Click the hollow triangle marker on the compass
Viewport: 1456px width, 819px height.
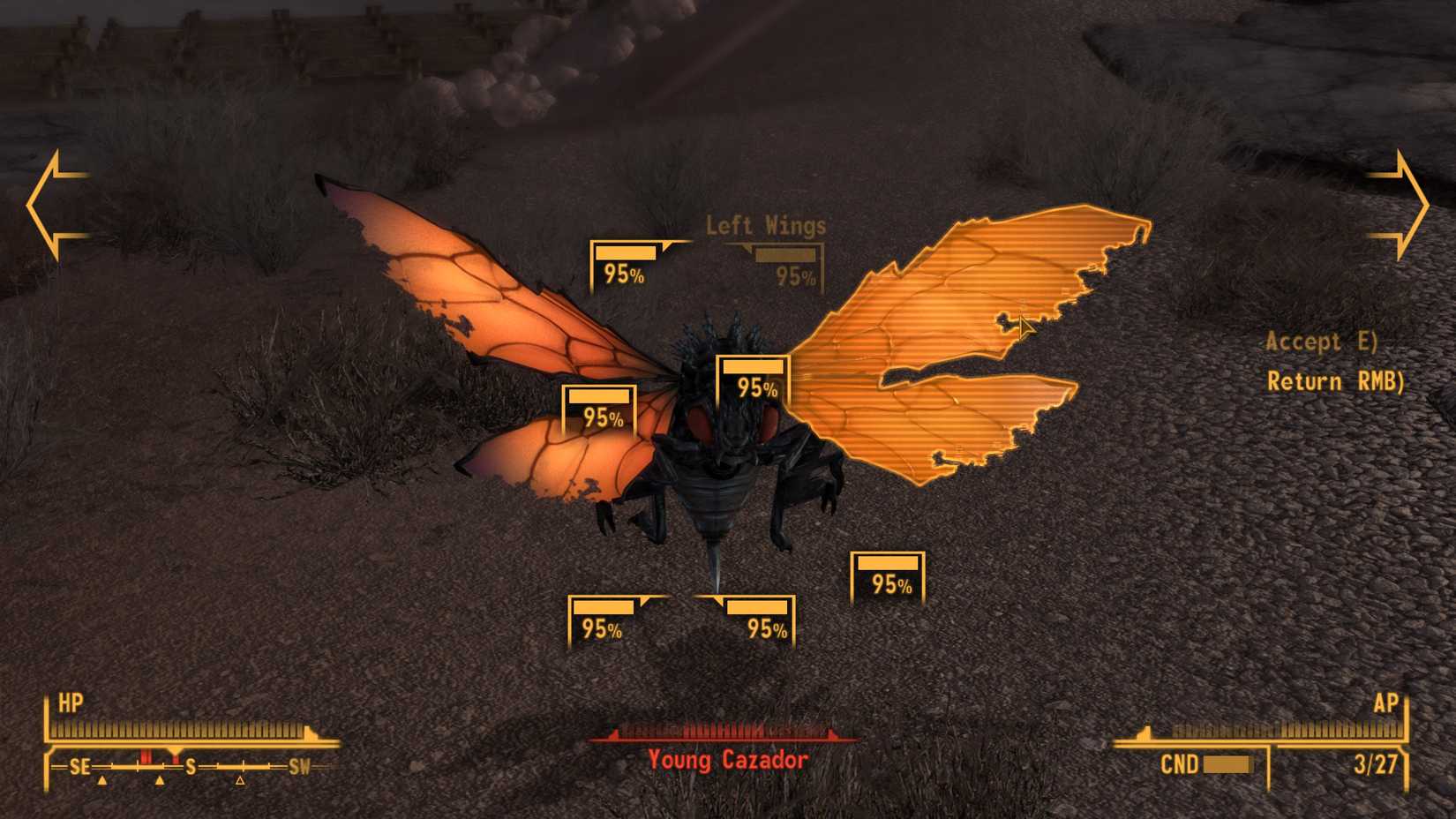pyautogui.click(x=239, y=781)
